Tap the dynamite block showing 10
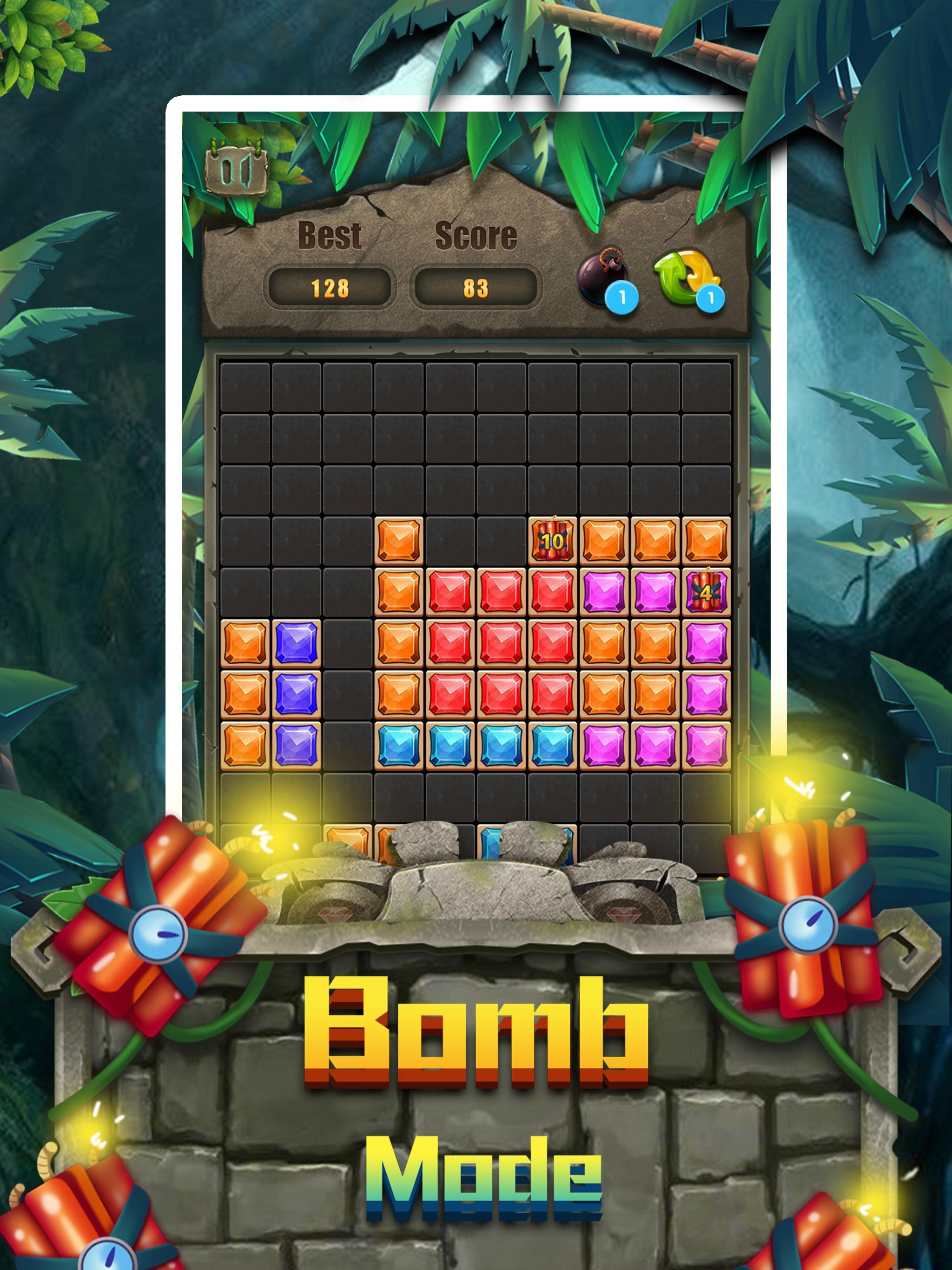This screenshot has width=952, height=1270. pos(552,540)
